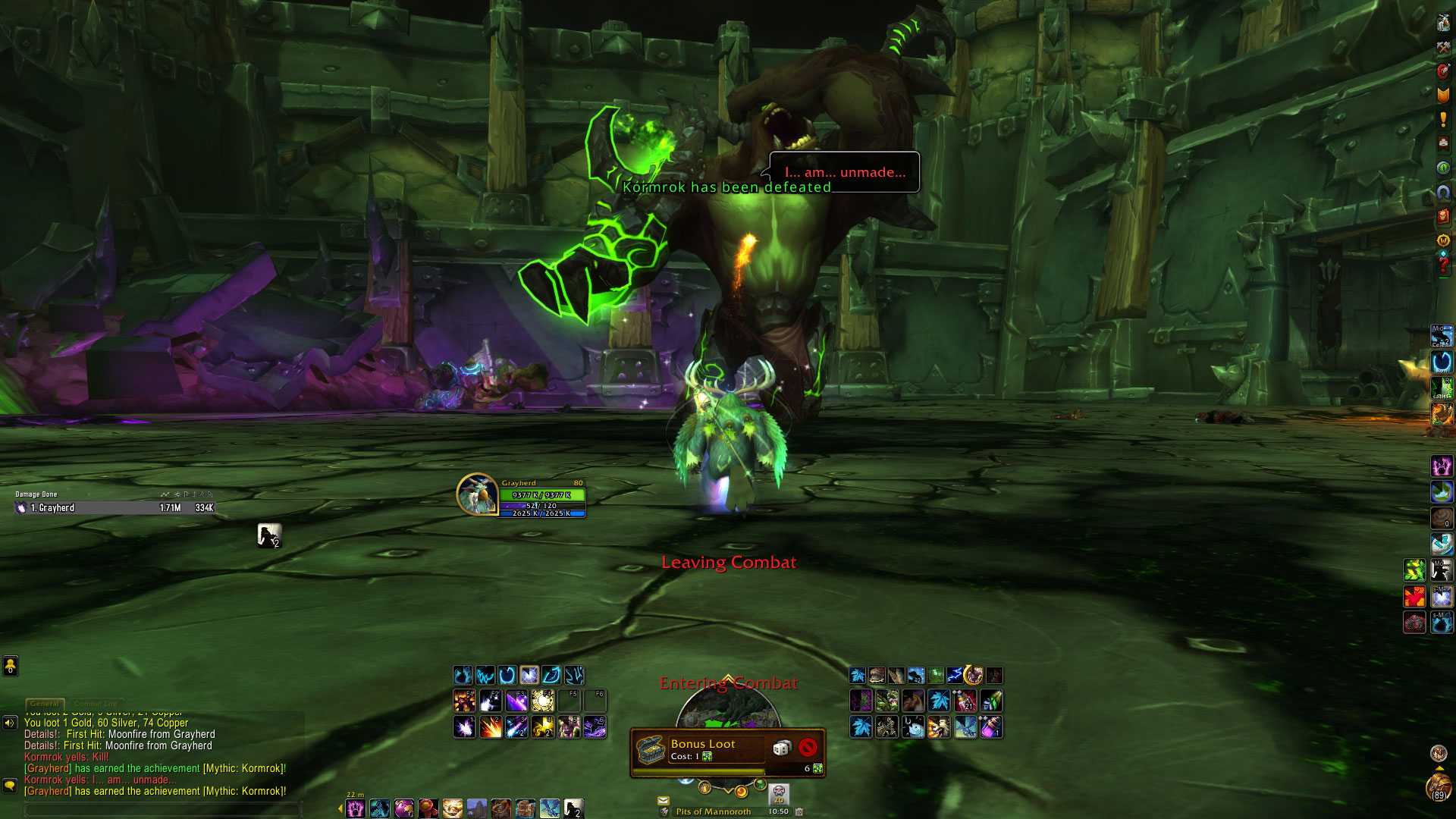Screen dimensions: 1456x819
Task: Roll for Bonus Loot with the dice
Action: coord(781,748)
